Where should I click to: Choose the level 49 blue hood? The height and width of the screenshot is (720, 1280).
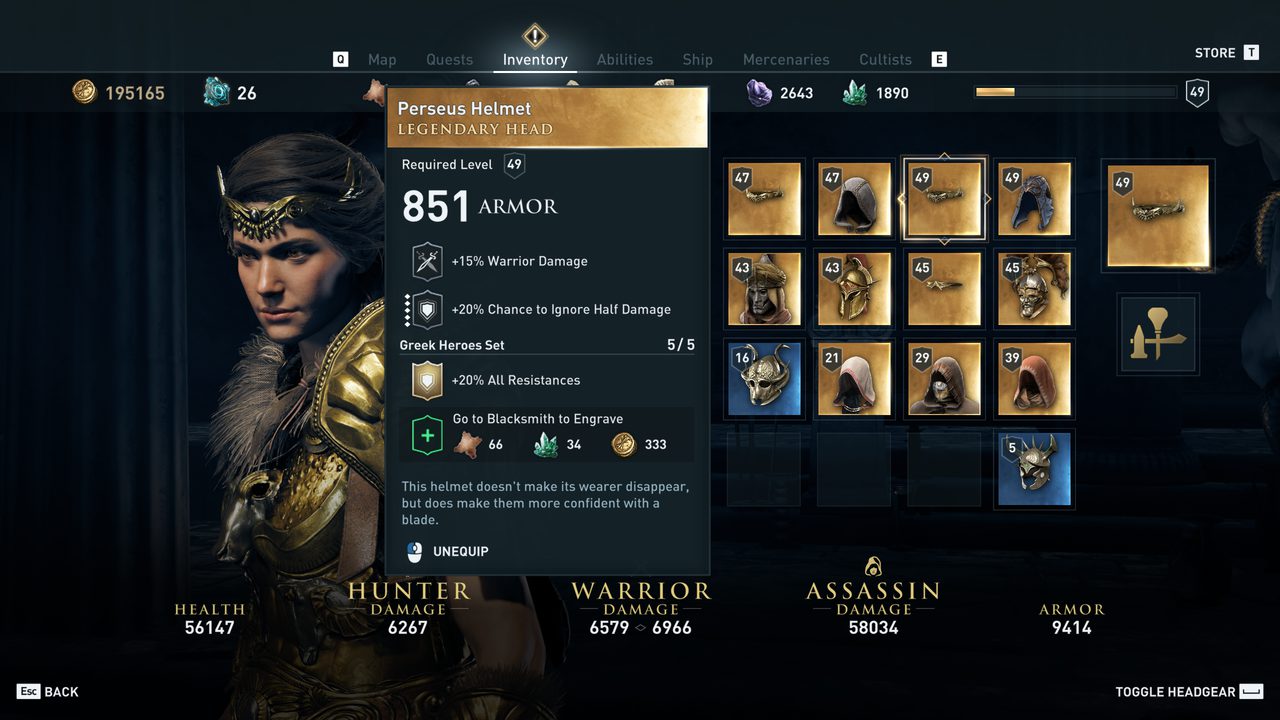pyautogui.click(x=1034, y=199)
